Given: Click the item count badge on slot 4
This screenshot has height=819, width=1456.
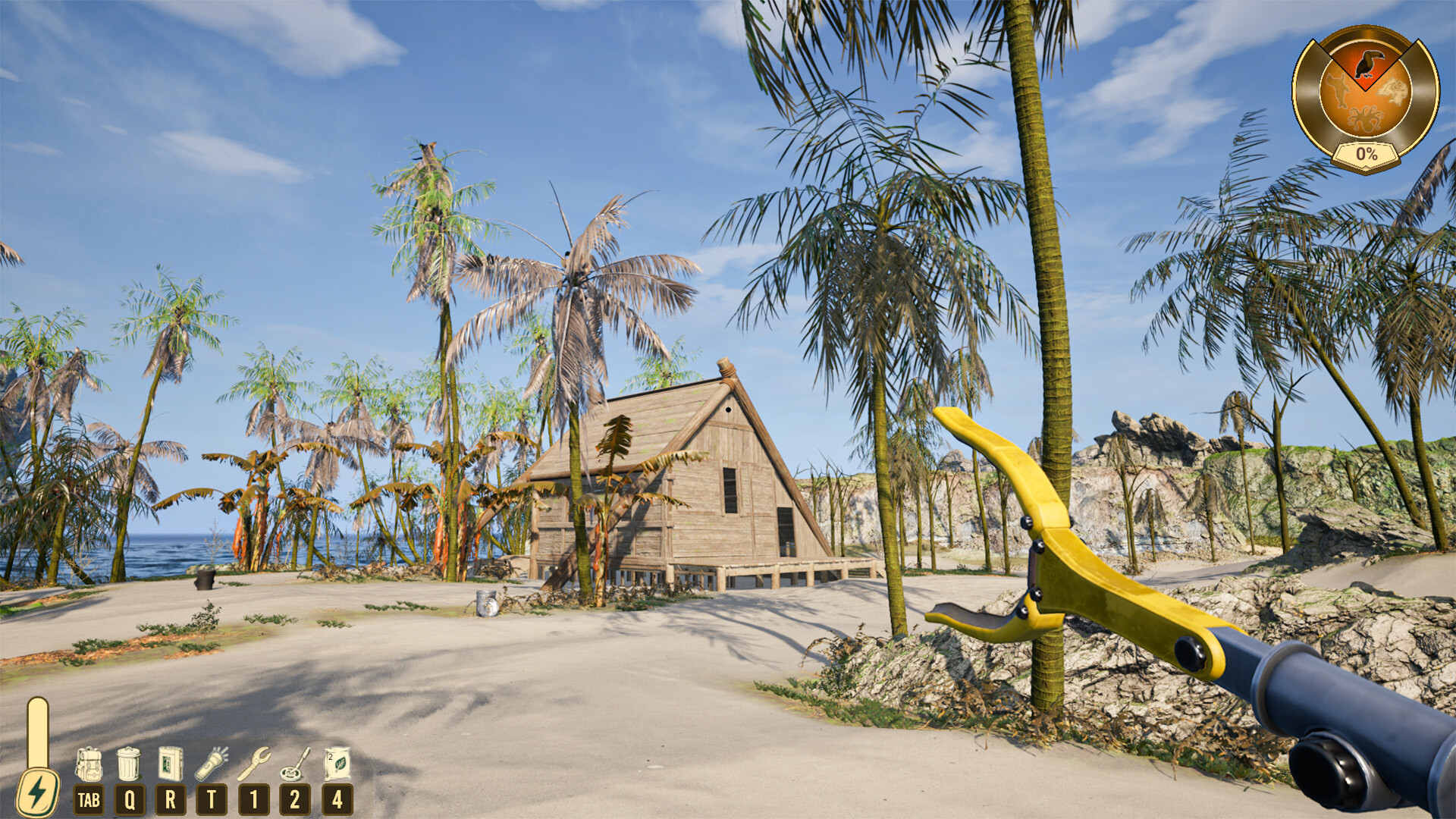Looking at the screenshot, I should point(329,758).
